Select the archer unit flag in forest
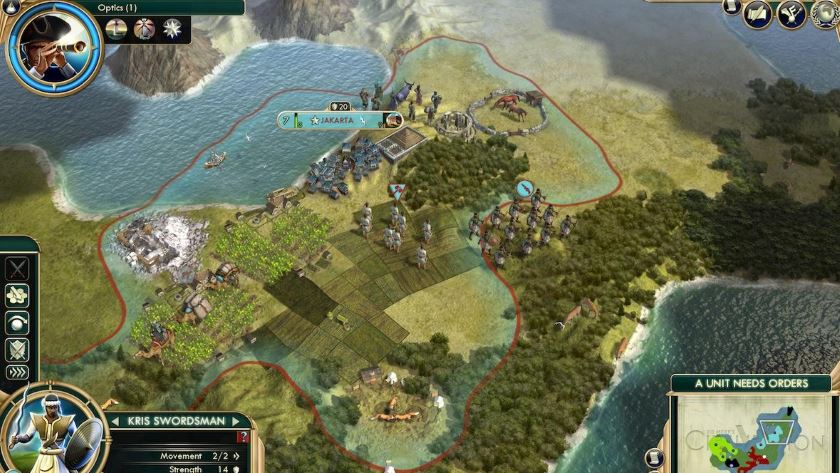The image size is (840, 473). pos(525,188)
